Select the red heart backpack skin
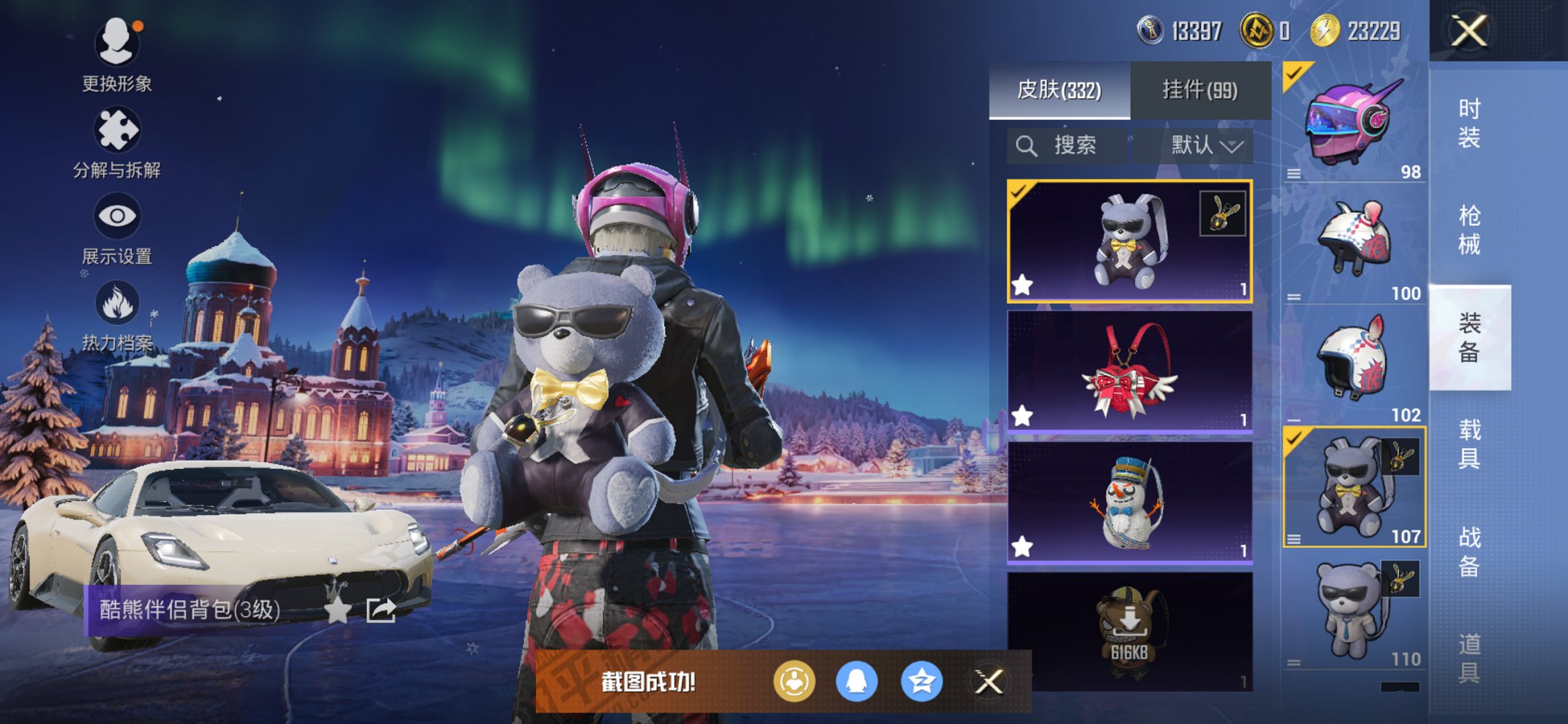1568x724 pixels. pyautogui.click(x=1129, y=371)
